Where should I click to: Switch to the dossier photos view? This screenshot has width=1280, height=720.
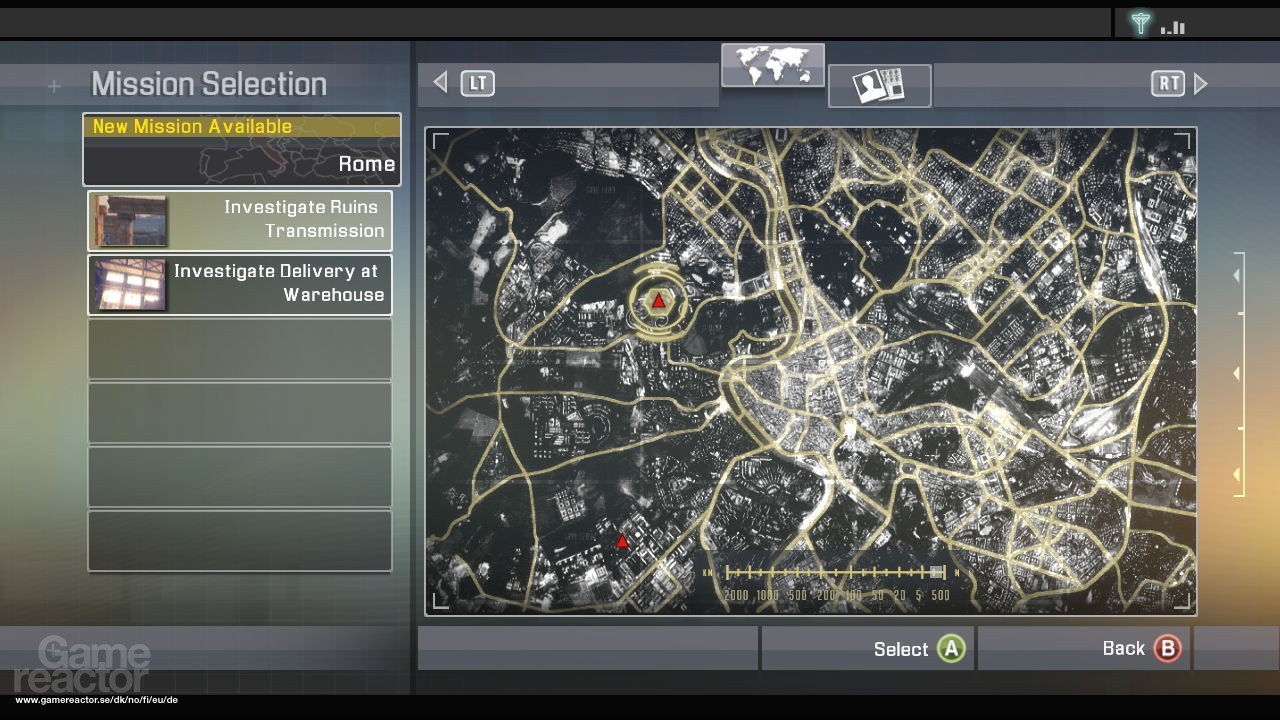[879, 86]
